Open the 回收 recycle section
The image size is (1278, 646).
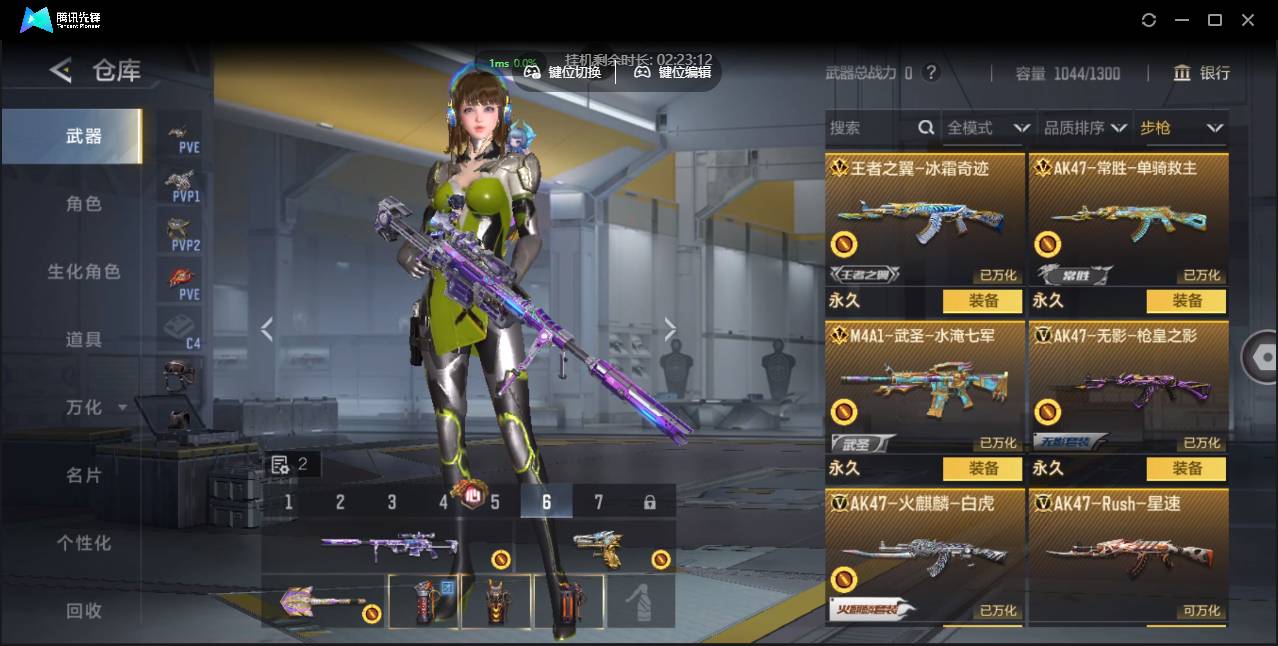[x=84, y=610]
